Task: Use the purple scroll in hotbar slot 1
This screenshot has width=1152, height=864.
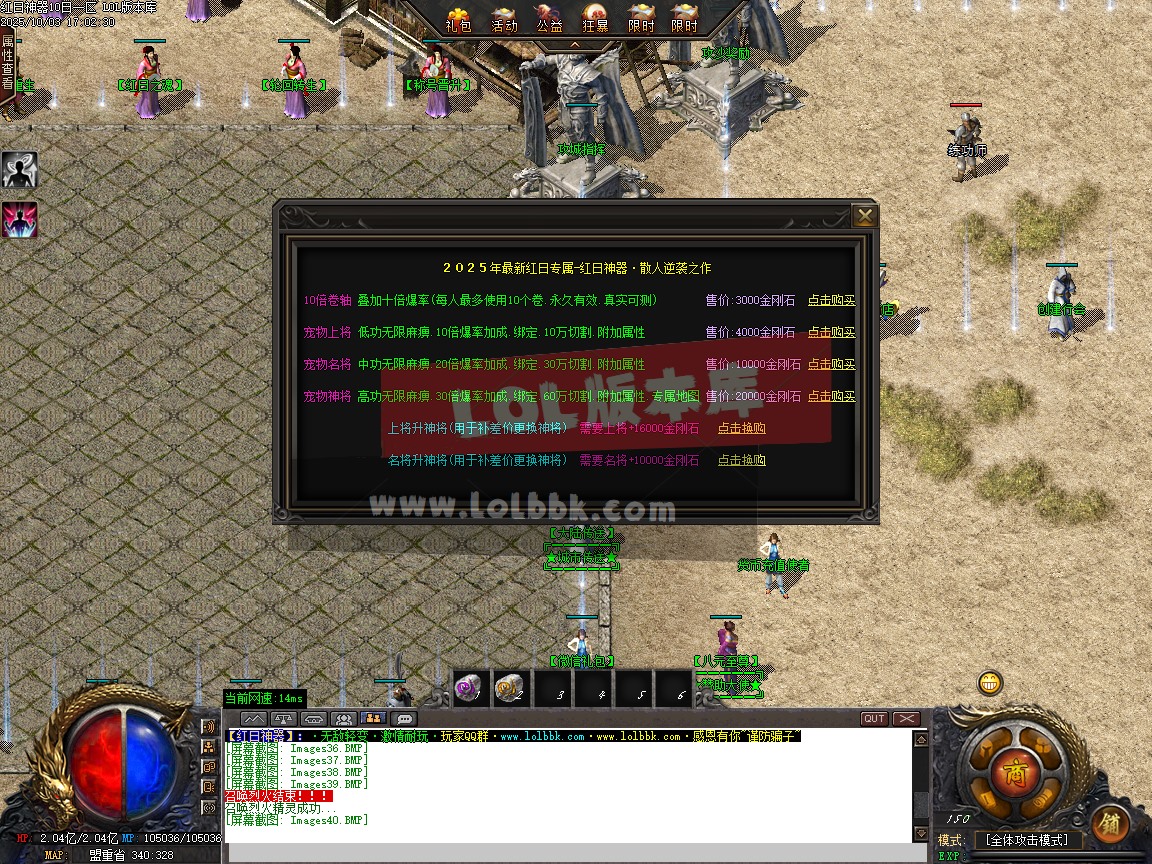Action: [471, 687]
